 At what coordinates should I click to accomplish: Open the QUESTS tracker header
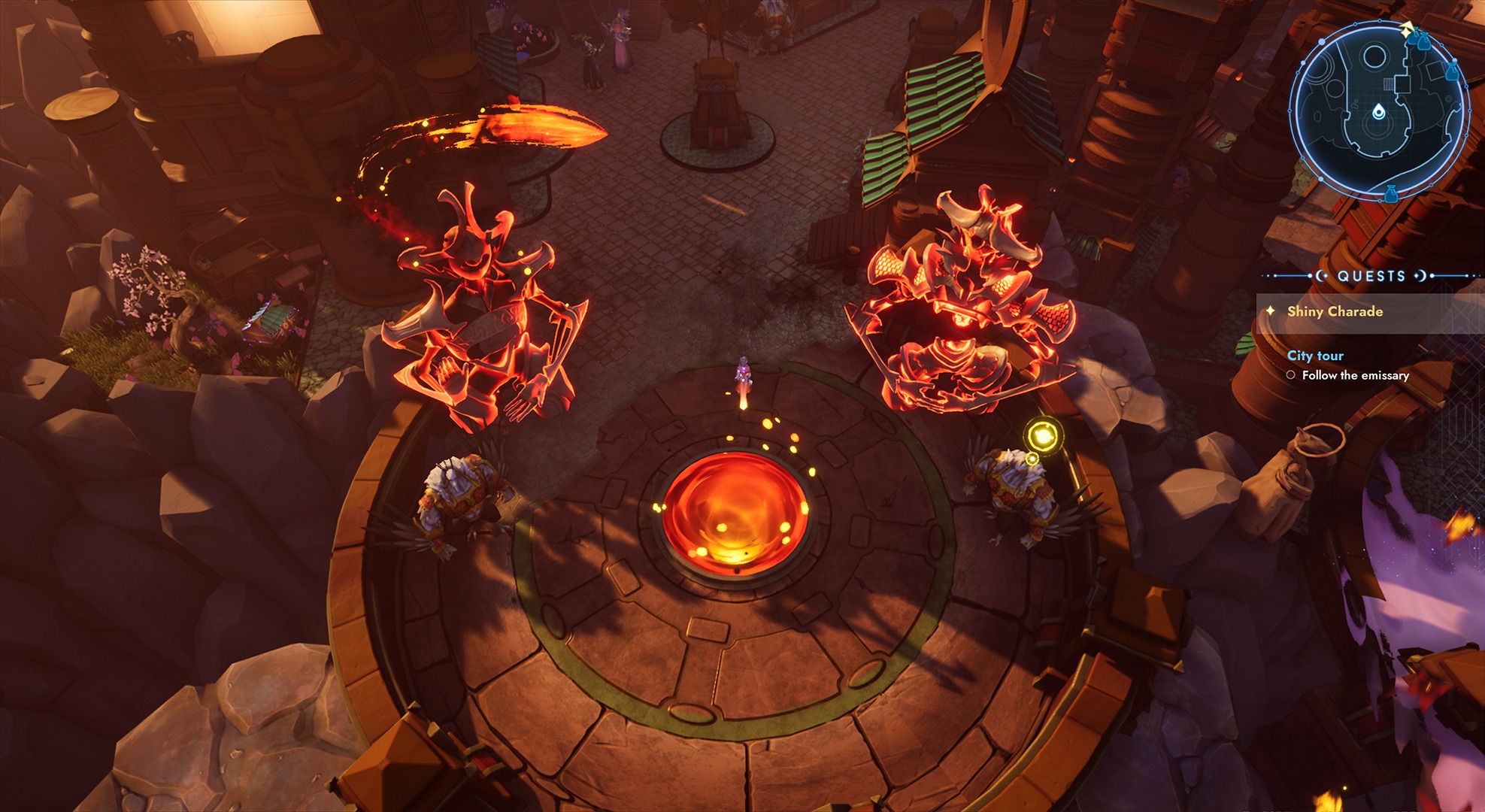click(1371, 276)
